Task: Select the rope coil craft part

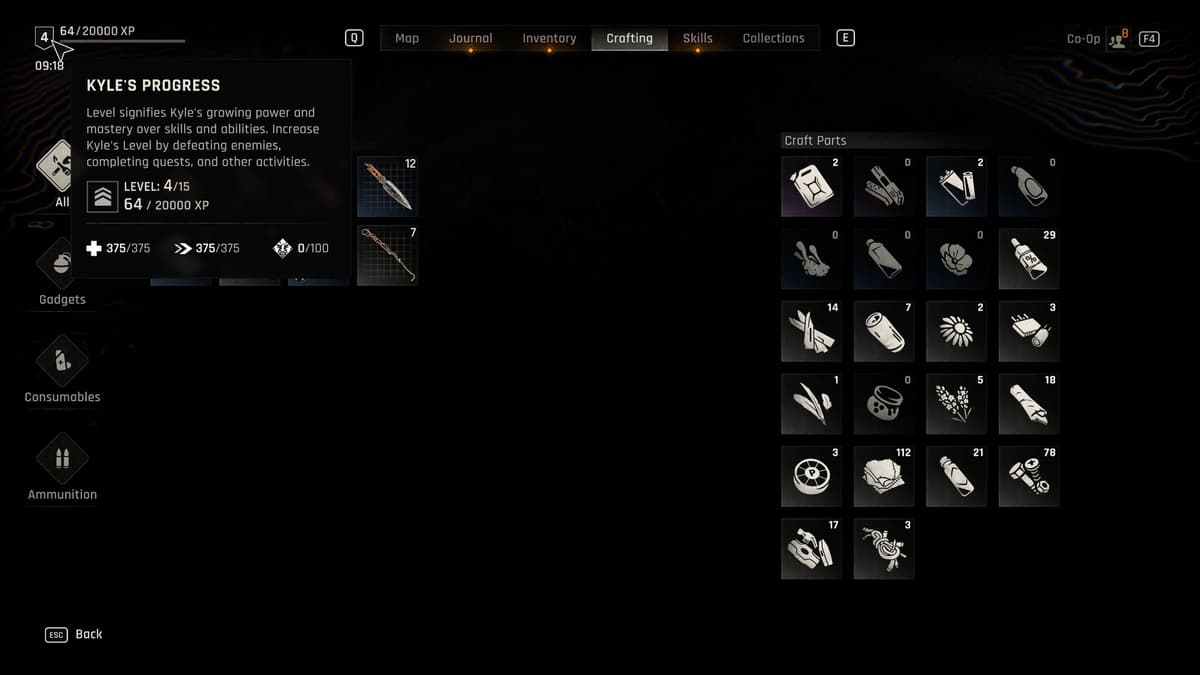Action: [884, 549]
